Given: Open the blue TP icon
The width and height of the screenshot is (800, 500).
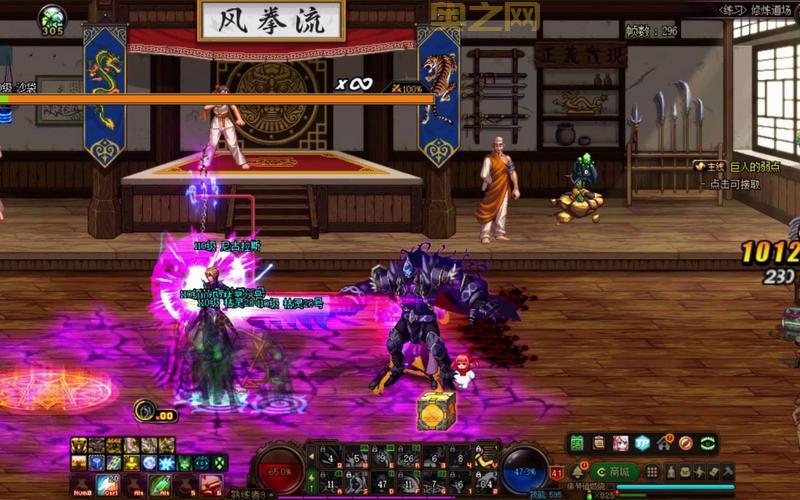Looking at the screenshot, I should pos(643,443).
